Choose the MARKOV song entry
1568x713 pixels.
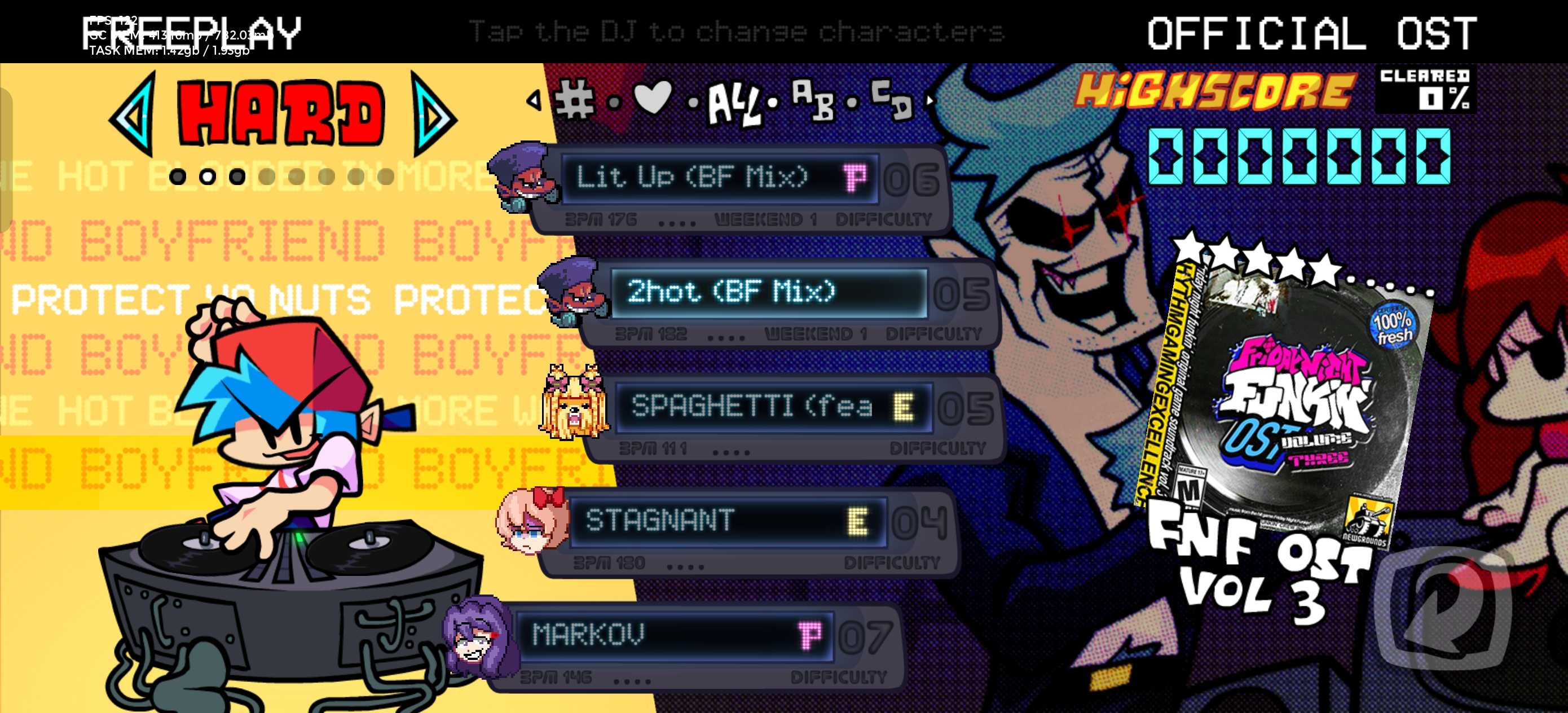click(x=673, y=635)
